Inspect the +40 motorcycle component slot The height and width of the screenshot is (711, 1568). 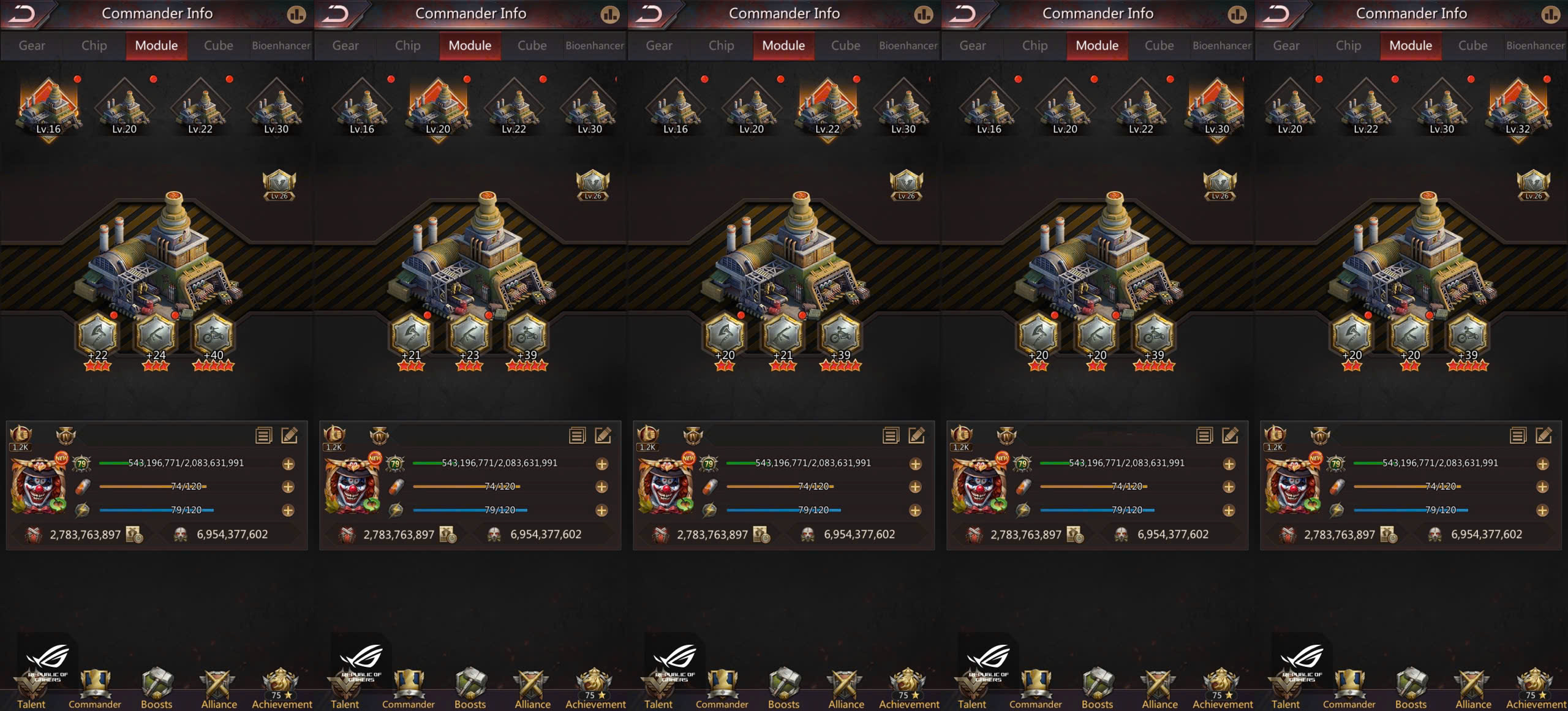213,336
